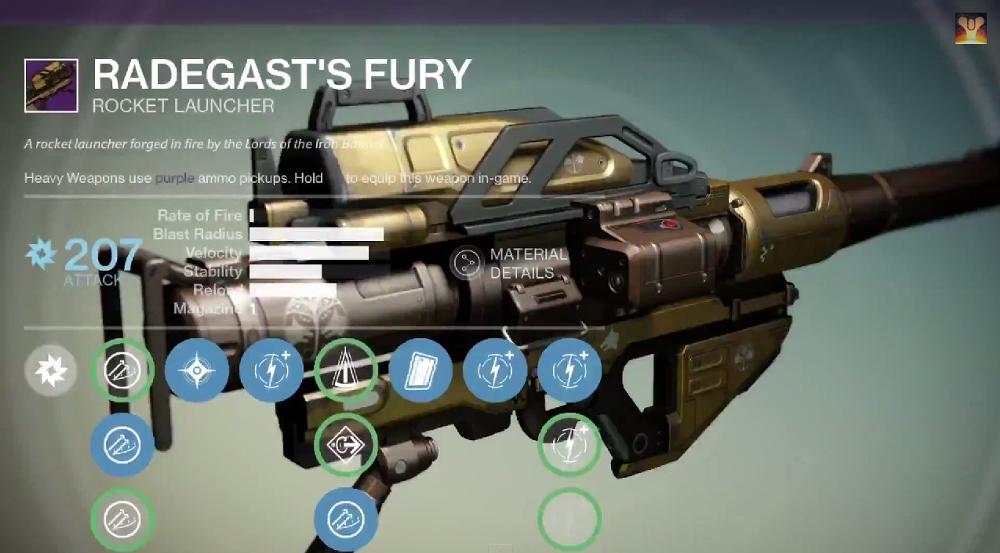This screenshot has height=553, width=1000.
Task: Choose the blue crosshair compass perk
Action: point(196,371)
